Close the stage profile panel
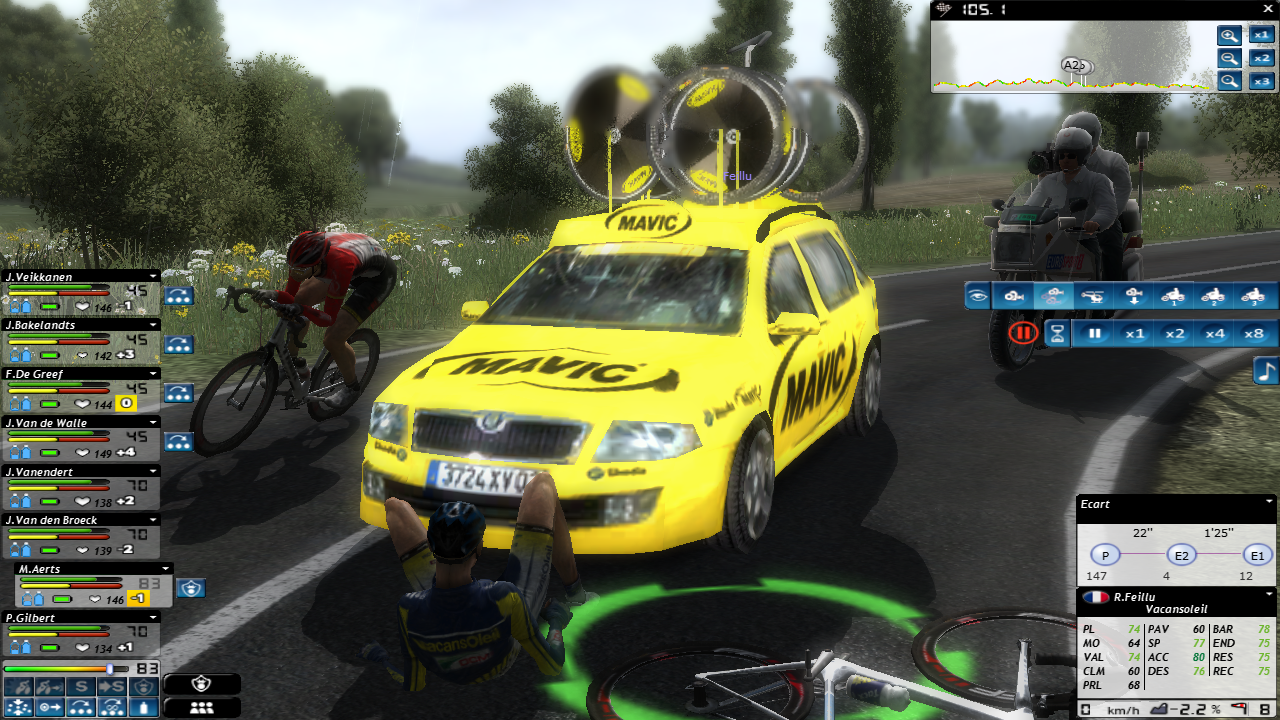The image size is (1280, 720). tap(1267, 9)
